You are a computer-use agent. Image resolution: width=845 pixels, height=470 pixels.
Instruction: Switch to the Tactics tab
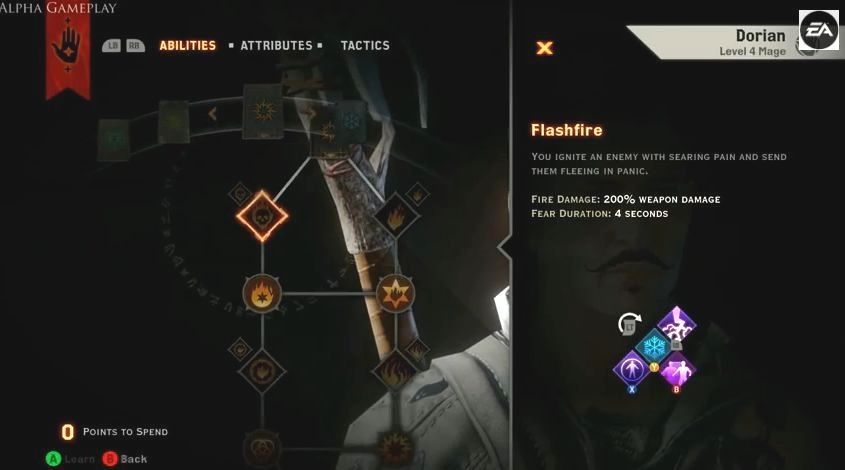[365, 45]
